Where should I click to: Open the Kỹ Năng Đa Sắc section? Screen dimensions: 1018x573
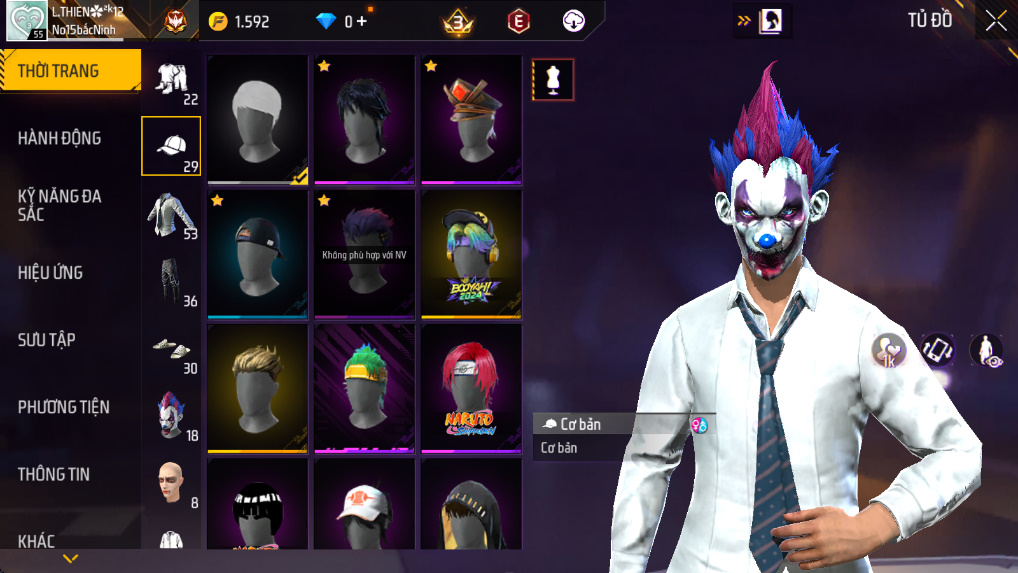[70, 205]
